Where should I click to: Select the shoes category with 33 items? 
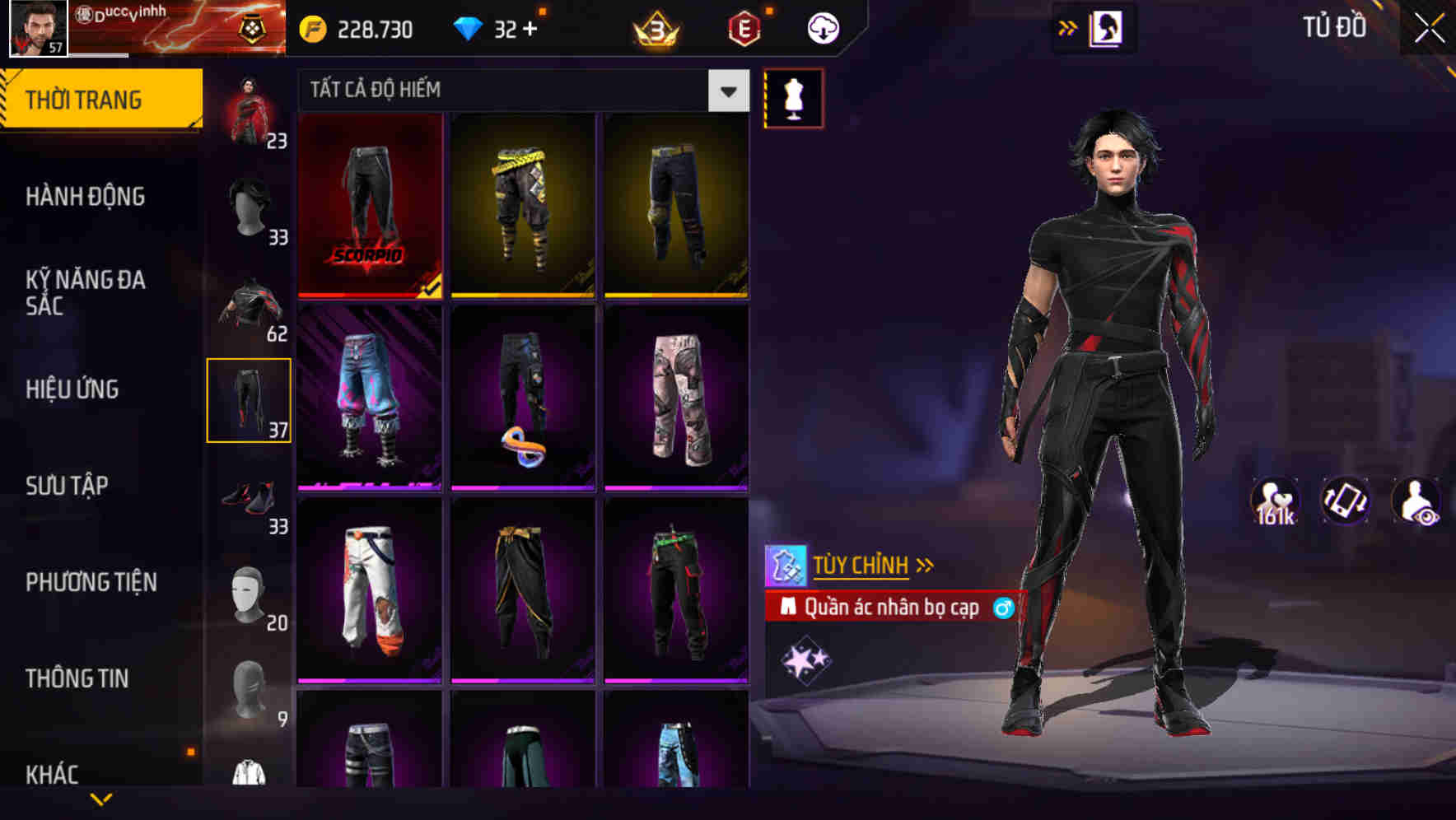click(x=250, y=494)
